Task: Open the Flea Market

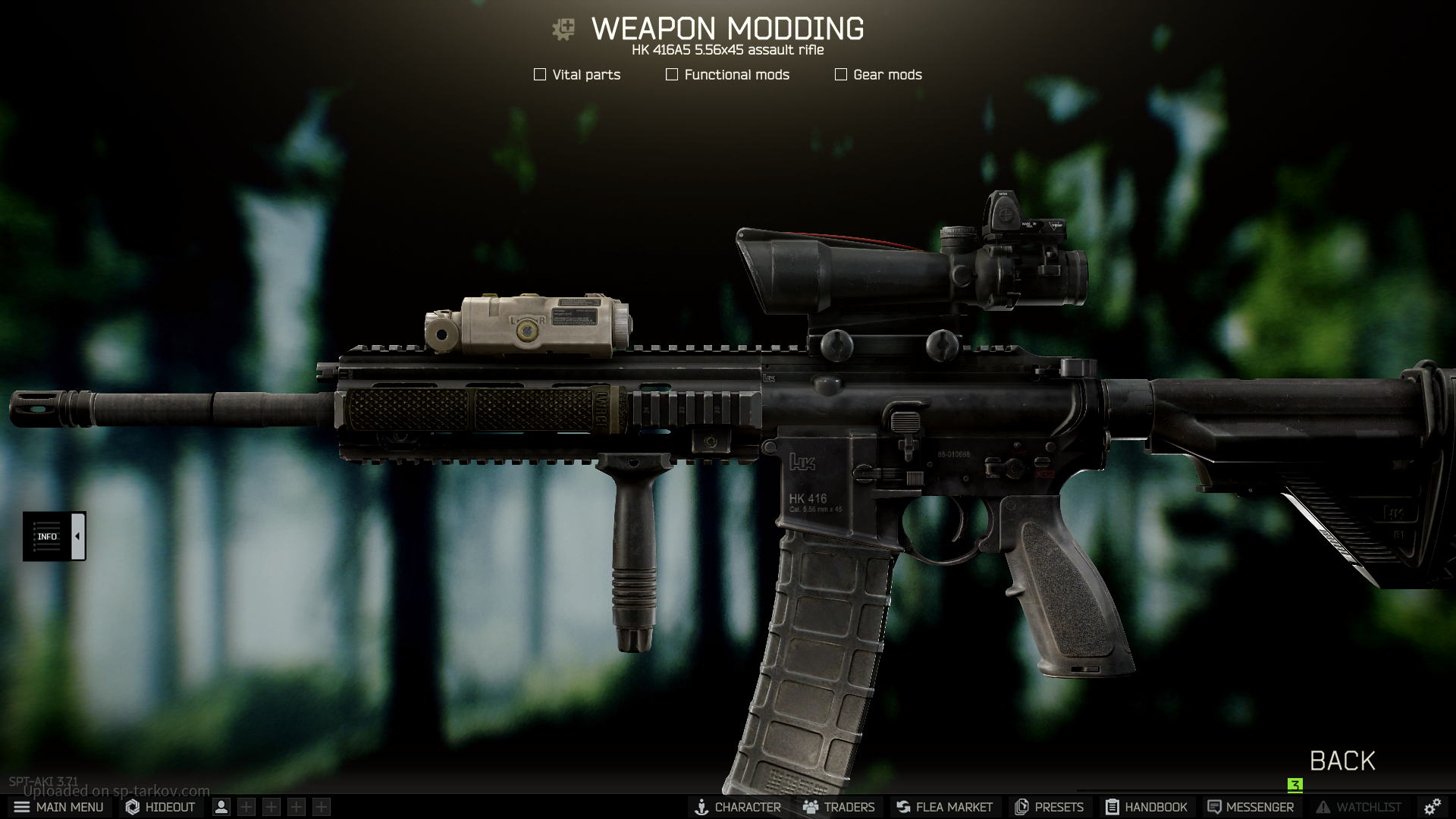Action: tap(944, 807)
